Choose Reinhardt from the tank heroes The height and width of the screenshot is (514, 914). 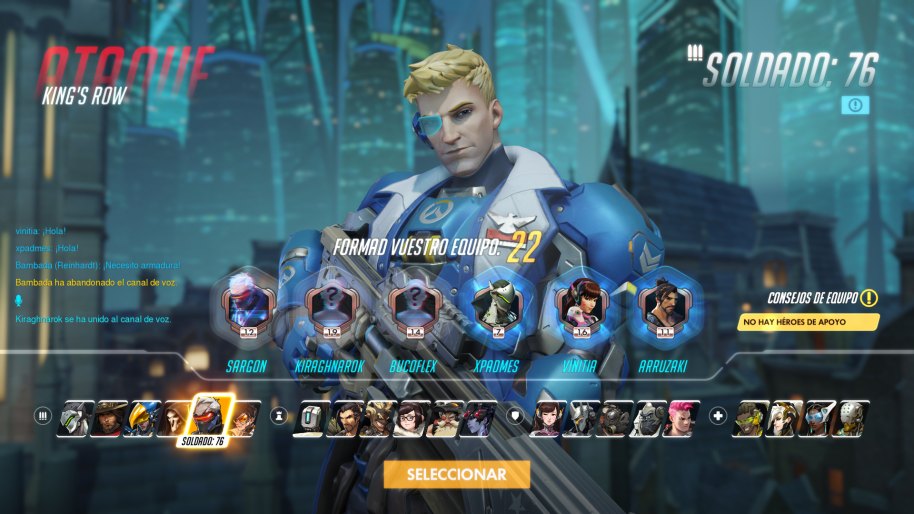pyautogui.click(x=580, y=418)
